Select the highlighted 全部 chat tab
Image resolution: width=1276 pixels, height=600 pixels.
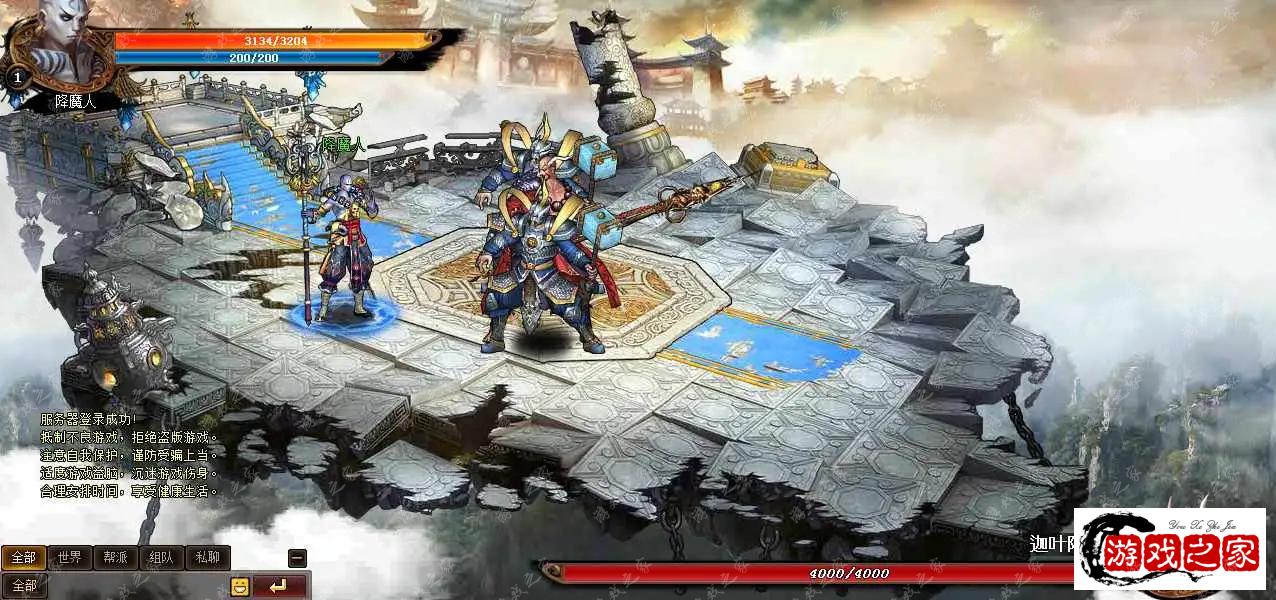[x=24, y=557]
